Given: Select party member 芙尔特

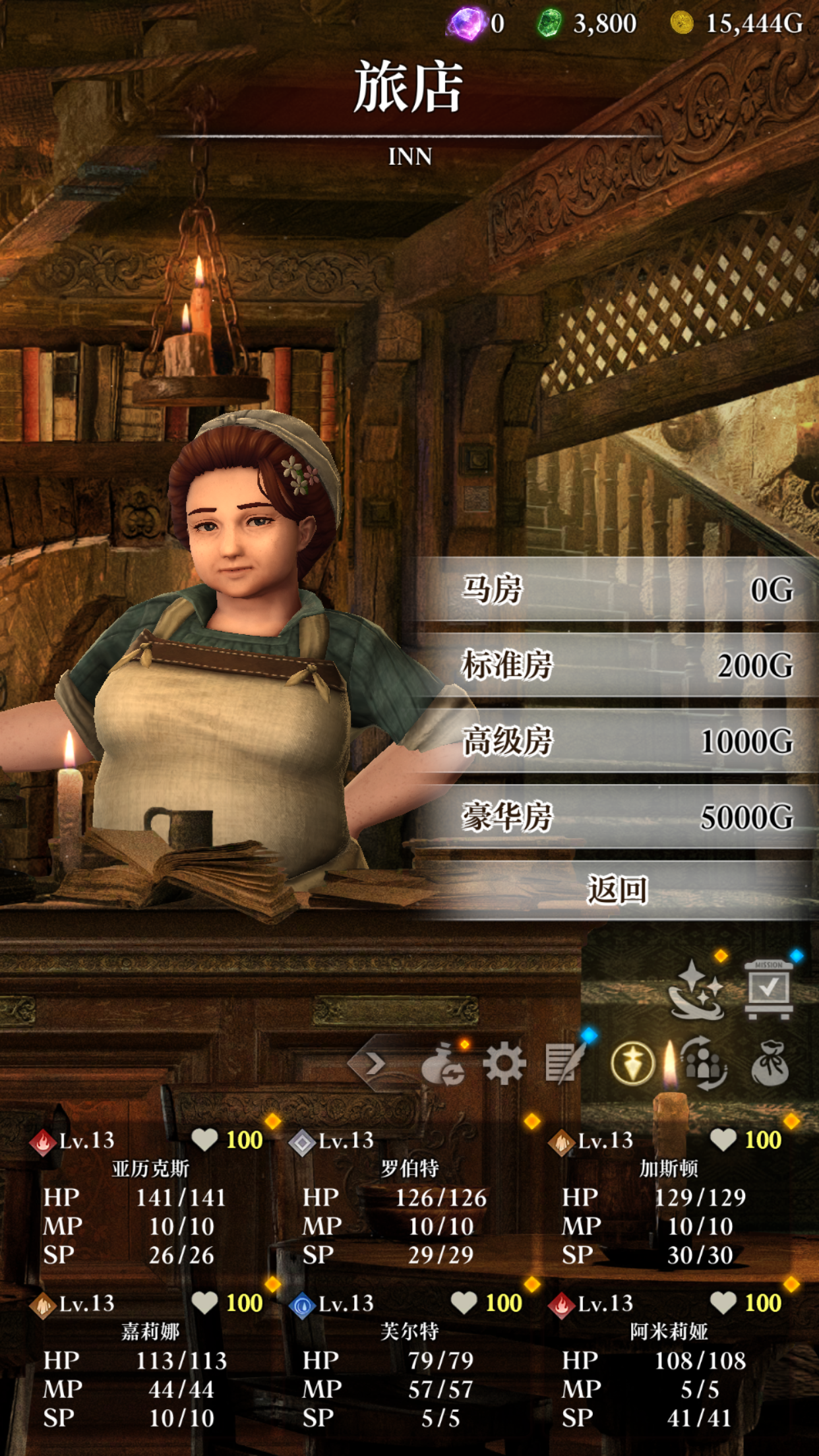Looking at the screenshot, I should pyautogui.click(x=409, y=1360).
